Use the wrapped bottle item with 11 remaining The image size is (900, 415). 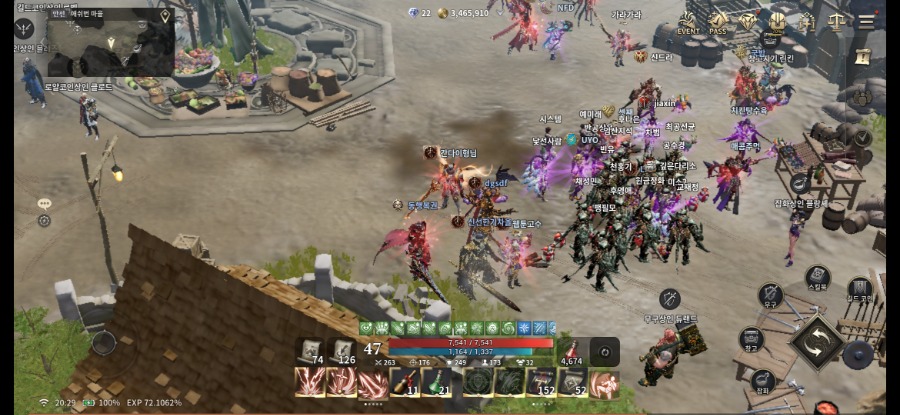pyautogui.click(x=403, y=381)
